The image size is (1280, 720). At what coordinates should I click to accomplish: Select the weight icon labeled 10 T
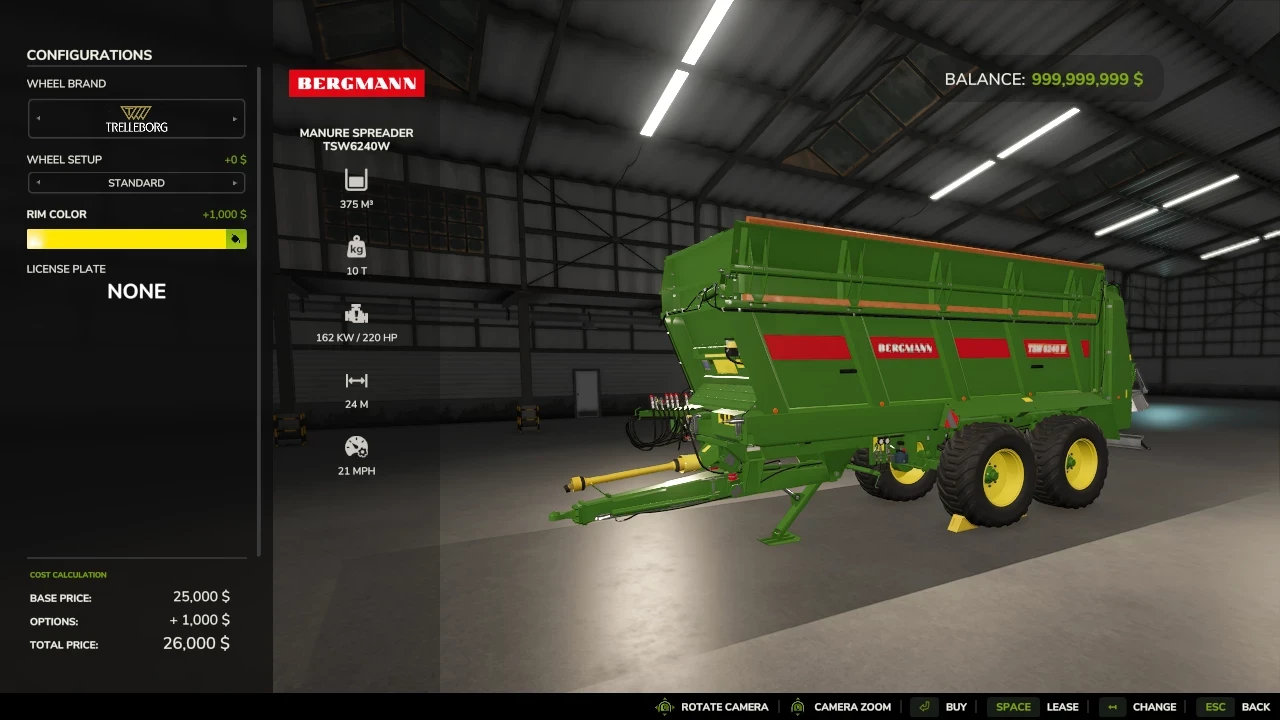tap(356, 248)
